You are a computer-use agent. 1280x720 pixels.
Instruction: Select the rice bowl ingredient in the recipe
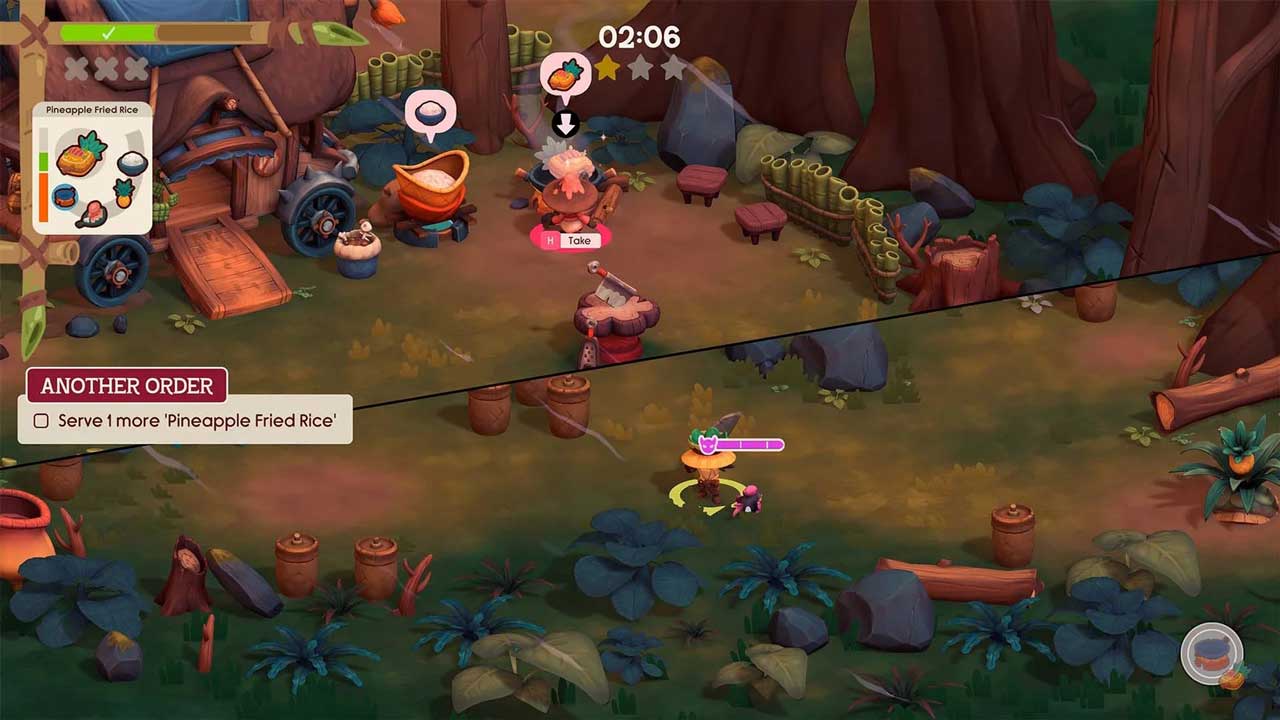coord(132,162)
